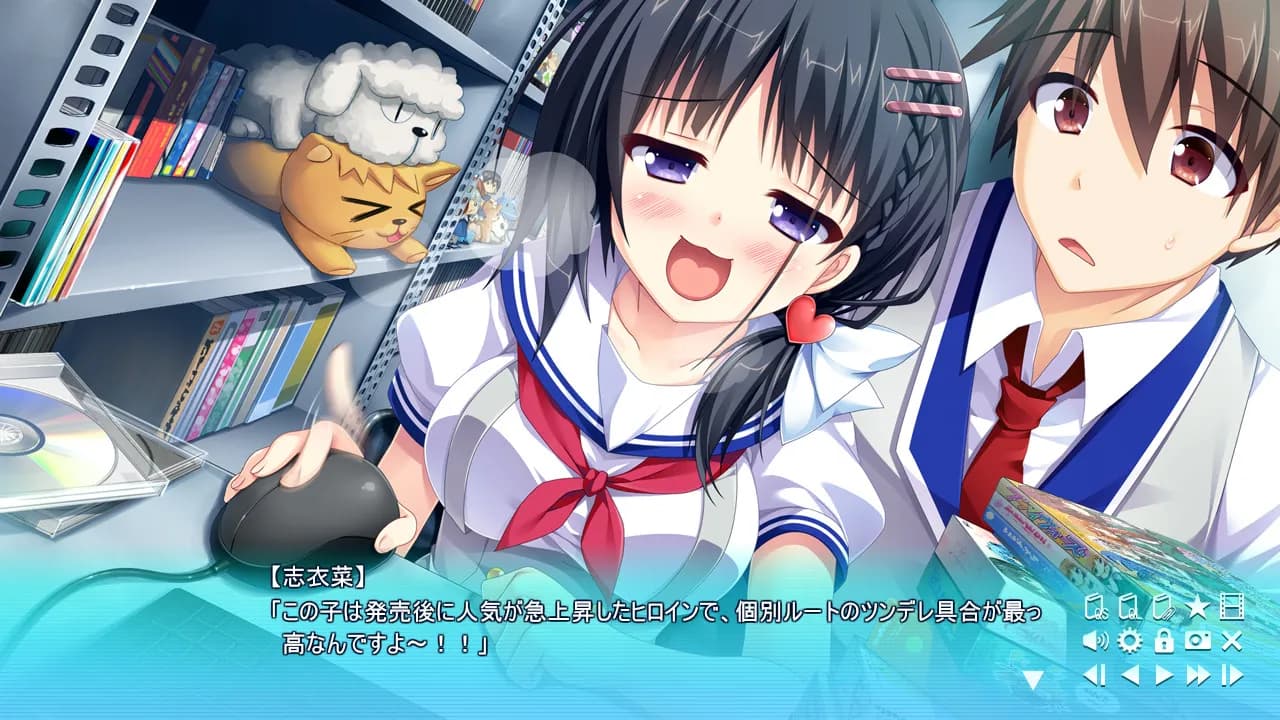Step forward to the next line

pyautogui.click(x=1232, y=675)
